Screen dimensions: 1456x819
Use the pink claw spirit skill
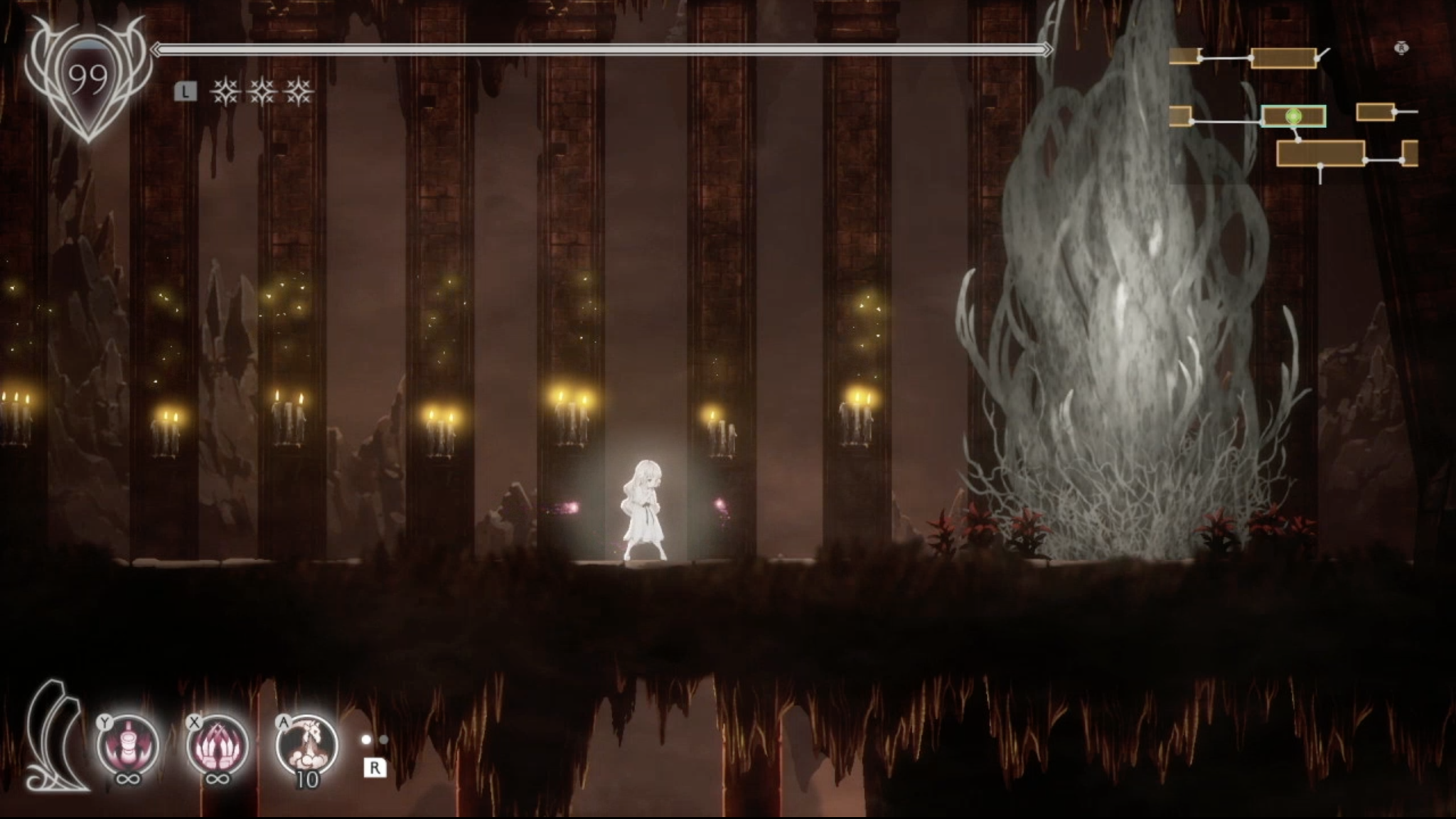tap(217, 744)
